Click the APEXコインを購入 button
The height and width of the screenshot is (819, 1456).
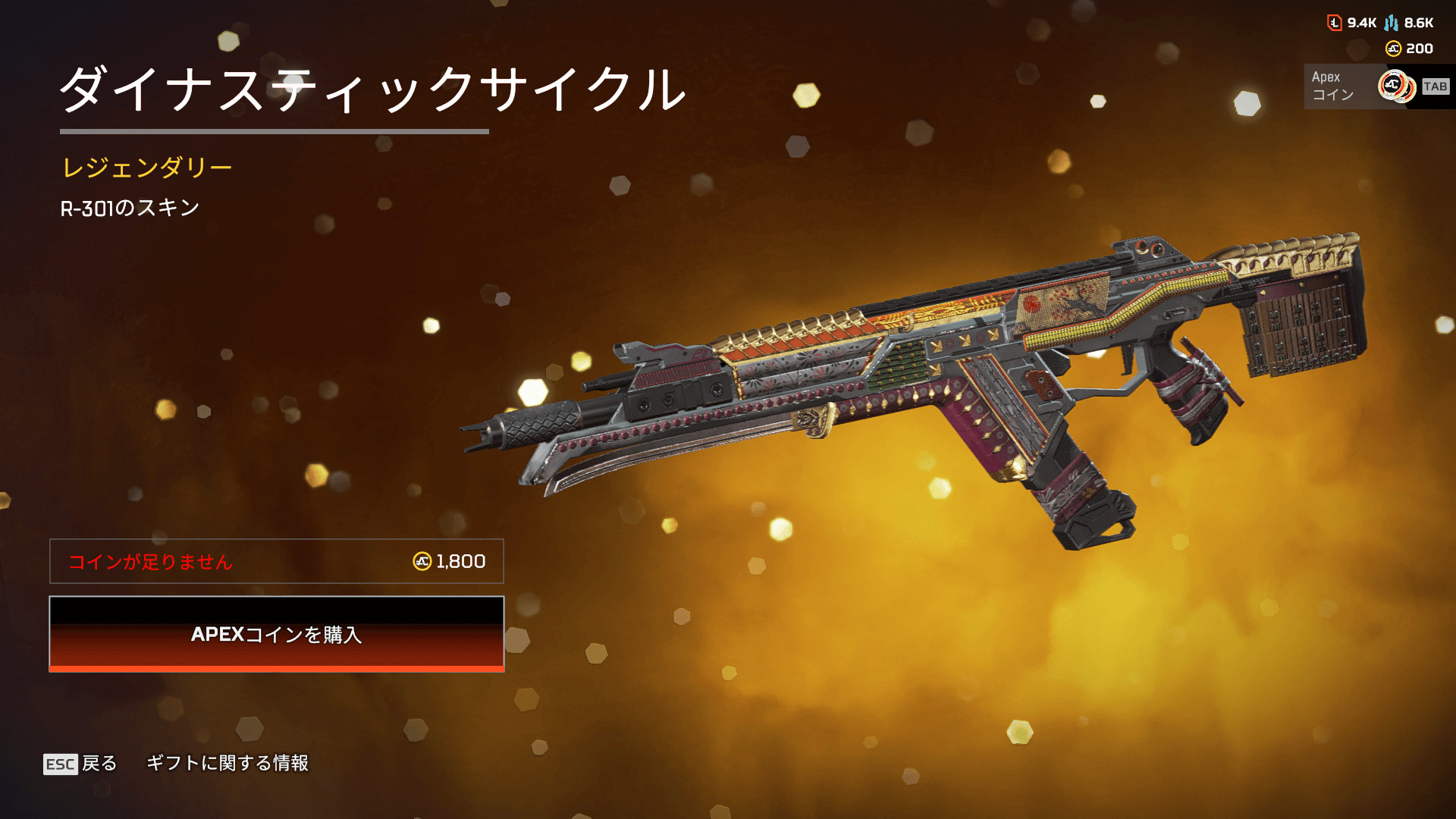pos(276,634)
